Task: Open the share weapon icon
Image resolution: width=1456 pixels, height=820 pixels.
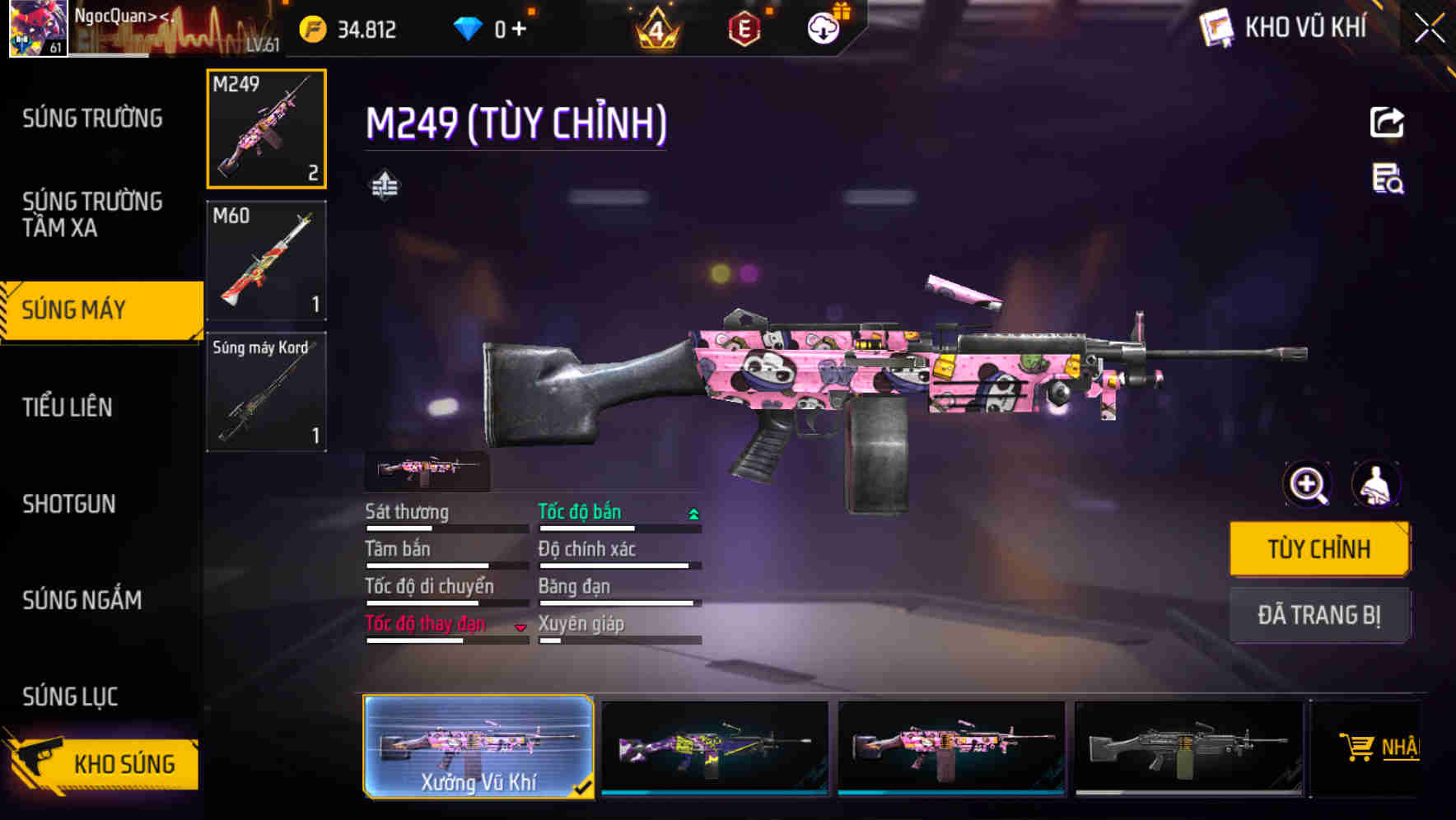Action: click(x=1387, y=122)
